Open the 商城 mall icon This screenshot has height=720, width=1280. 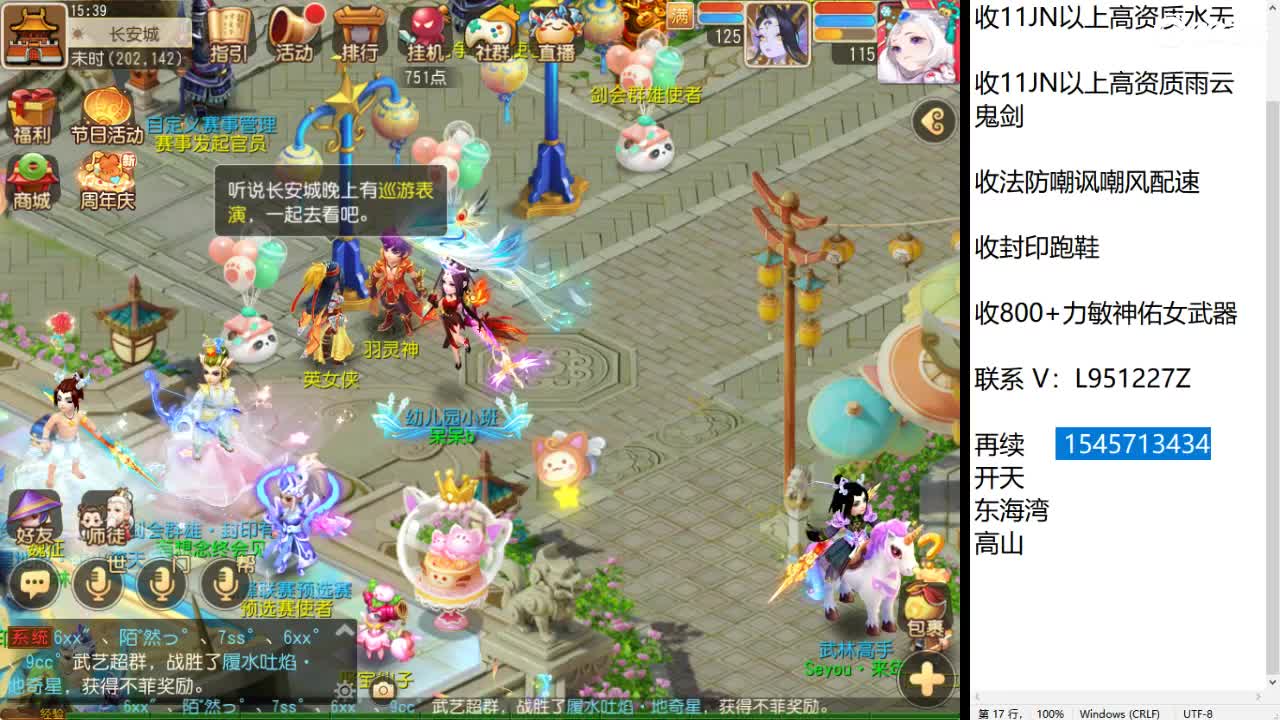[x=33, y=173]
